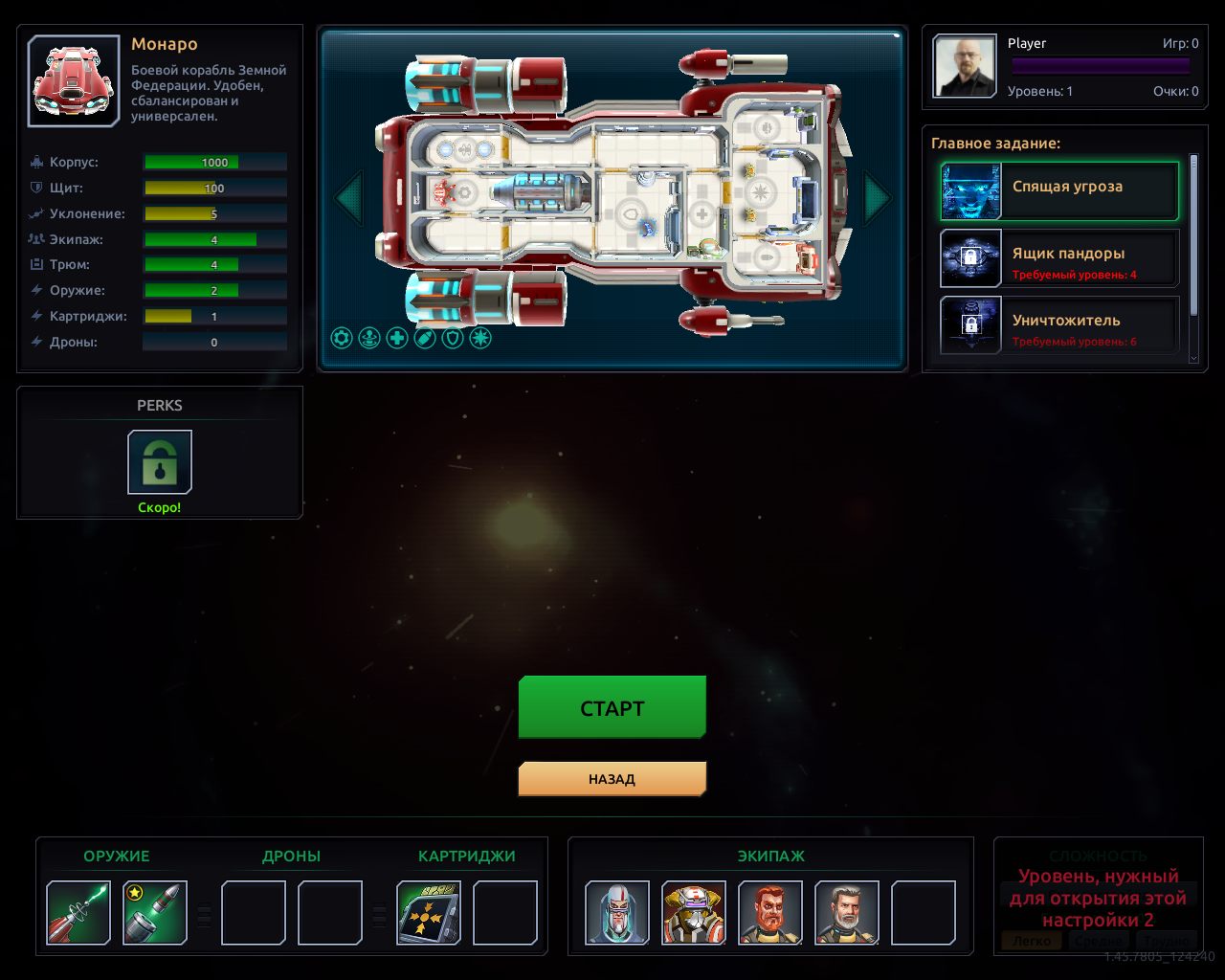Open the Player profile portrait

(x=965, y=67)
